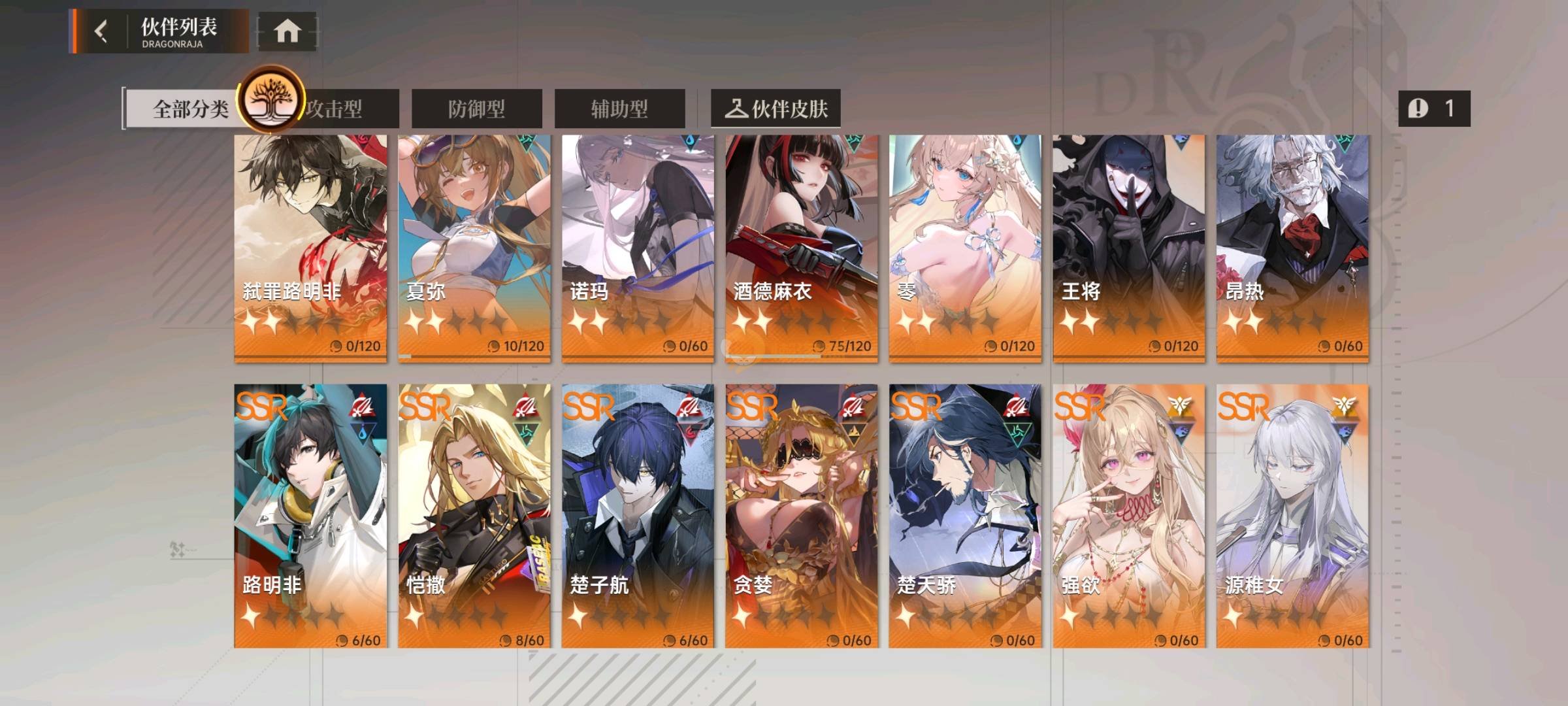Image resolution: width=1568 pixels, height=706 pixels.
Task: View the SSR 贪婪 card
Action: tap(802, 515)
